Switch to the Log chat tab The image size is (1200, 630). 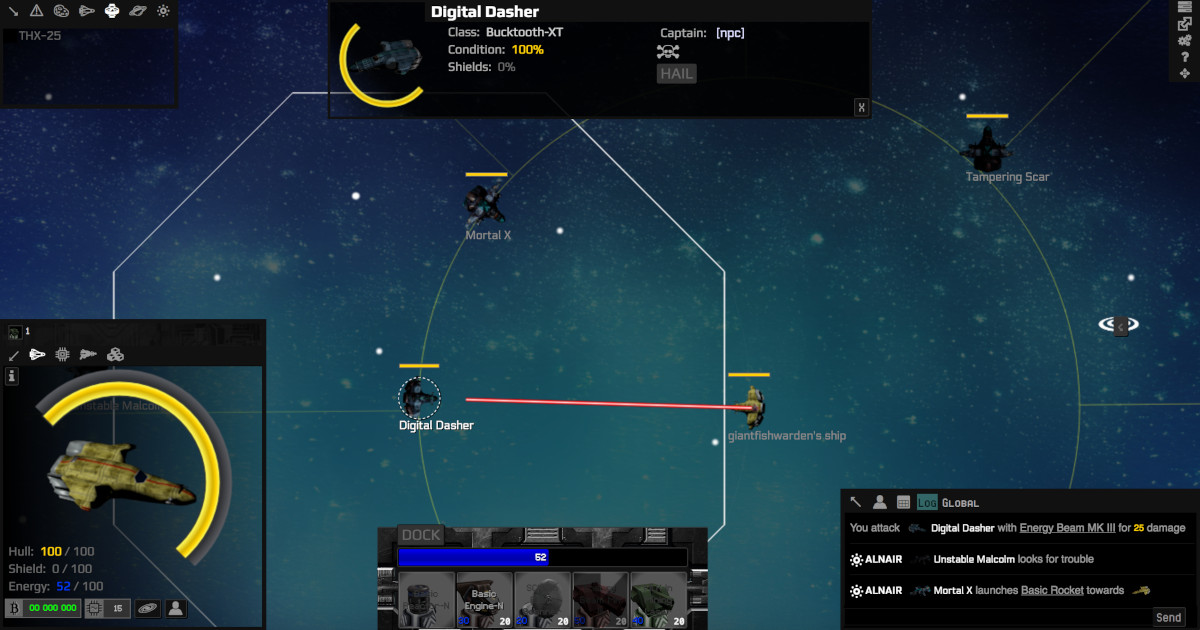click(x=927, y=502)
